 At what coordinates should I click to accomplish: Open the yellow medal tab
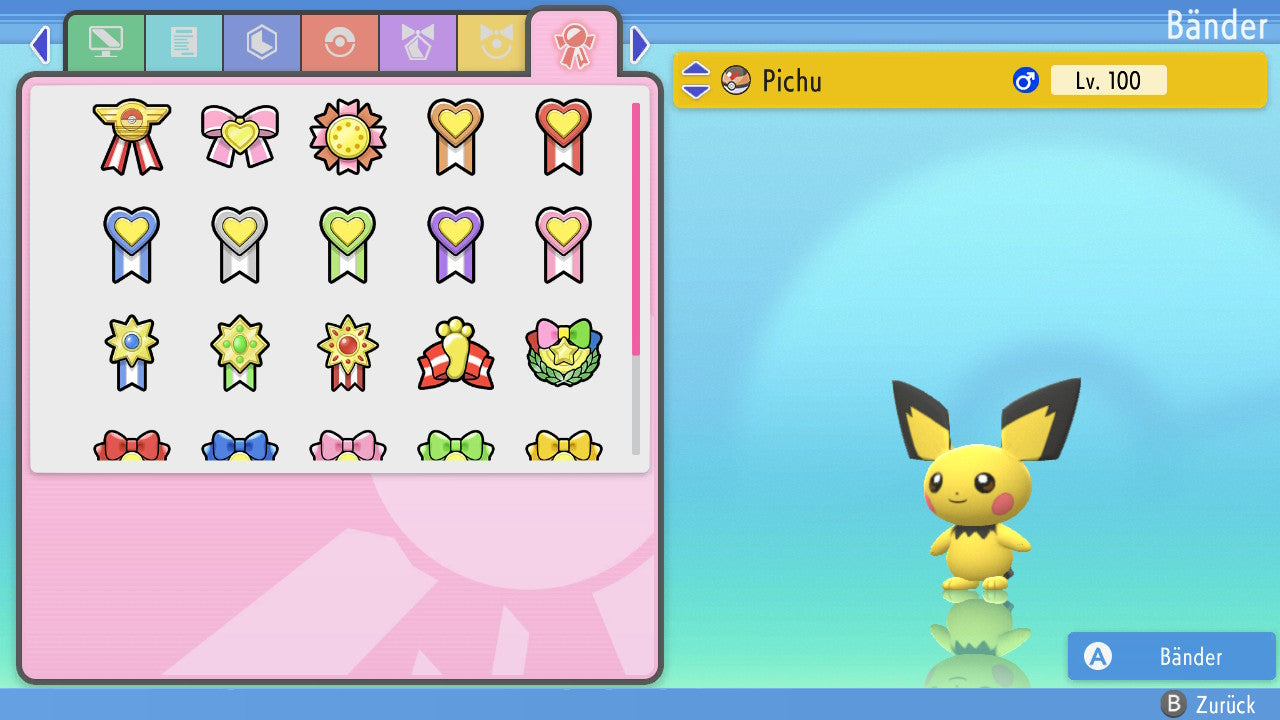[492, 42]
